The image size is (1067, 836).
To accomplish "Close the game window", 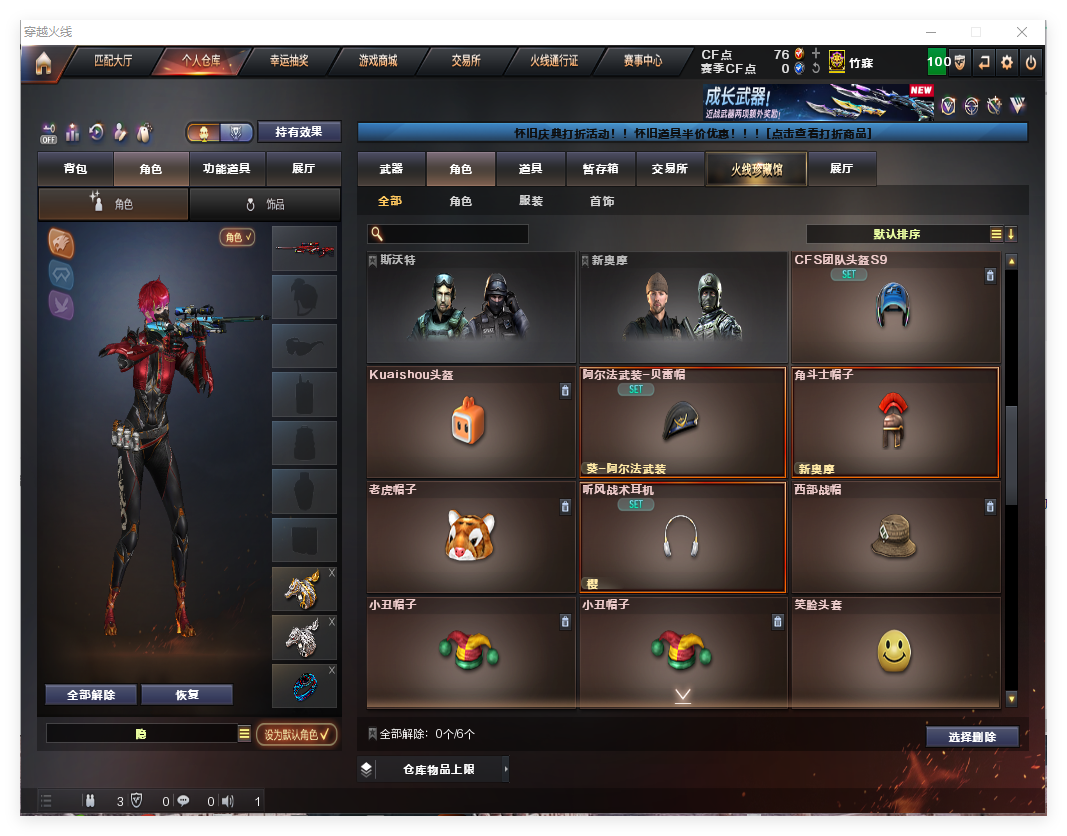I will coord(1022,32).
